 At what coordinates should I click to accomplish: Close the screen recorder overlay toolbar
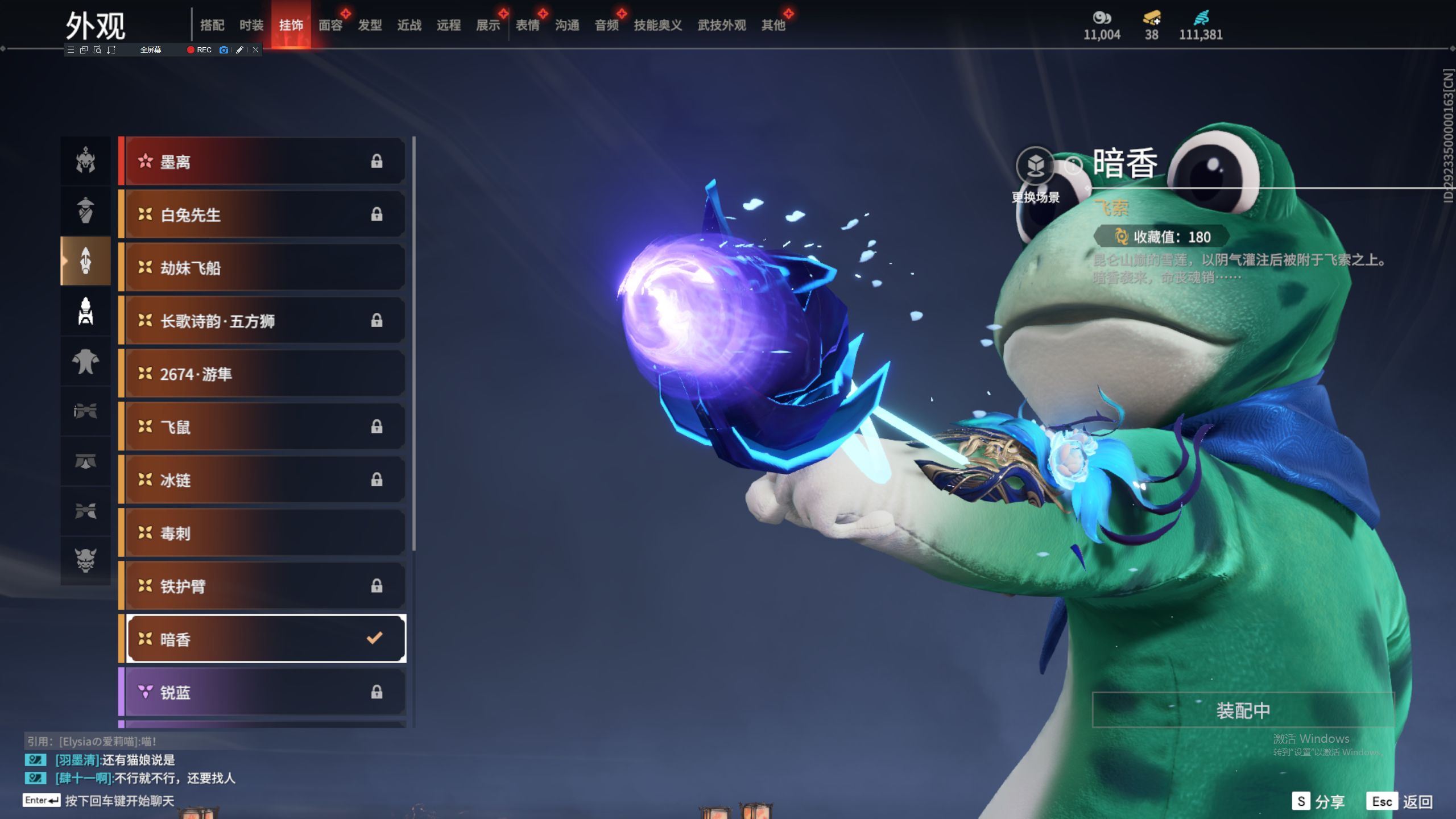coord(256,50)
